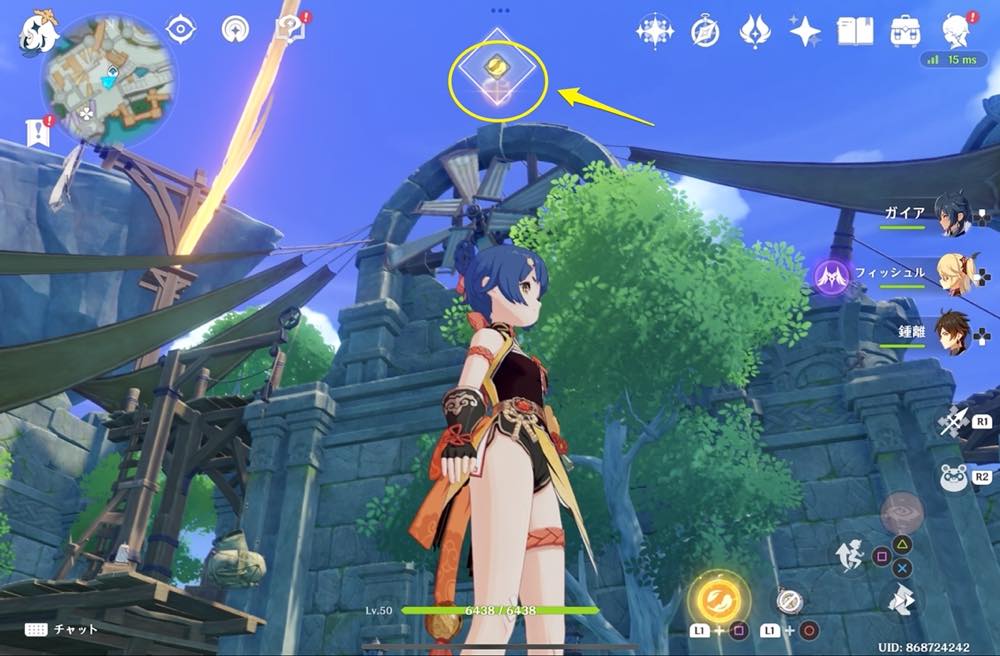
Task: Open the Paimon menu icon
Action: point(35,33)
